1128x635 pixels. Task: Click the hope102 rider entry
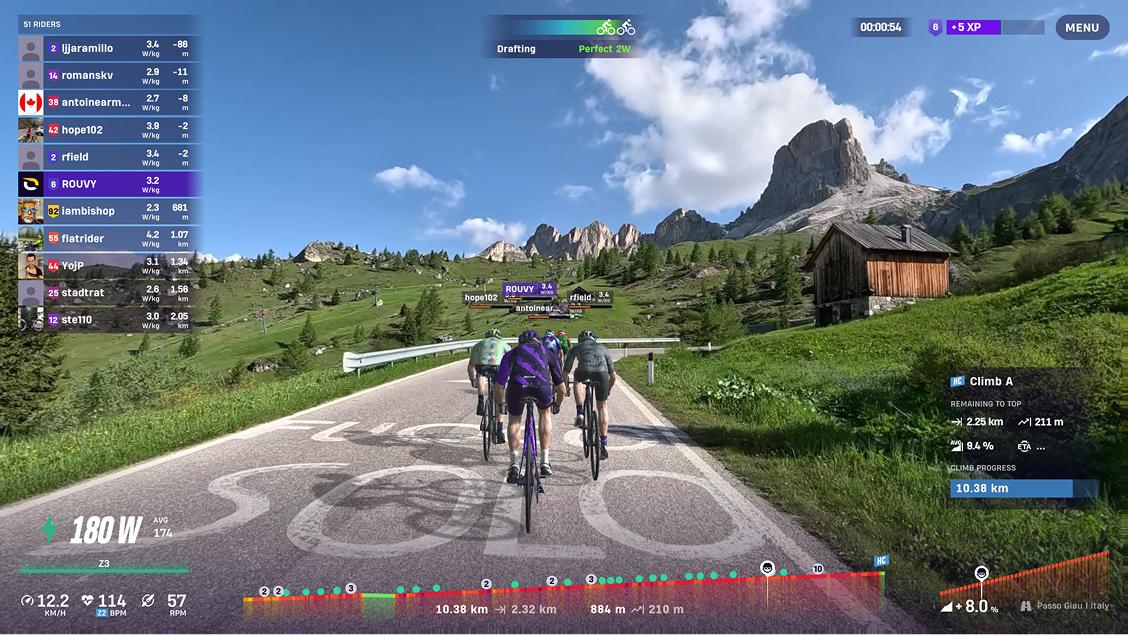pyautogui.click(x=110, y=130)
